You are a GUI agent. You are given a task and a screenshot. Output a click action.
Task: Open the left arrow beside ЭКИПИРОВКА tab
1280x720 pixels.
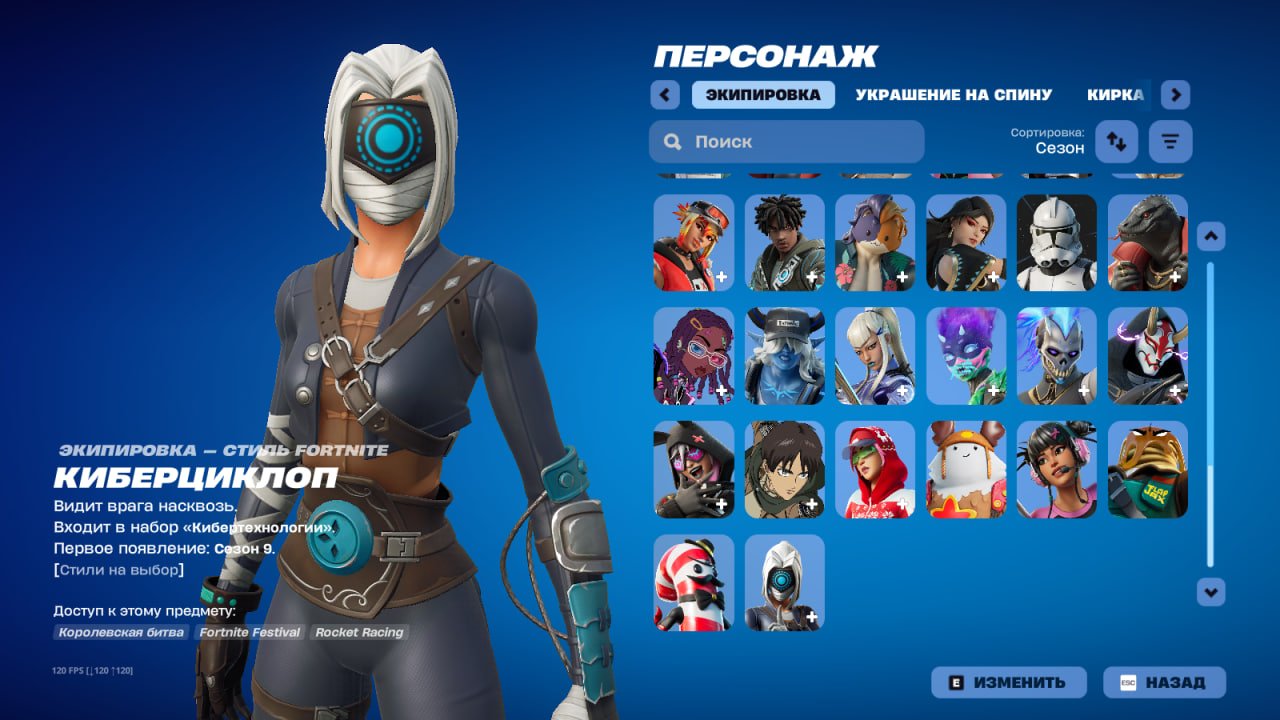click(x=665, y=93)
